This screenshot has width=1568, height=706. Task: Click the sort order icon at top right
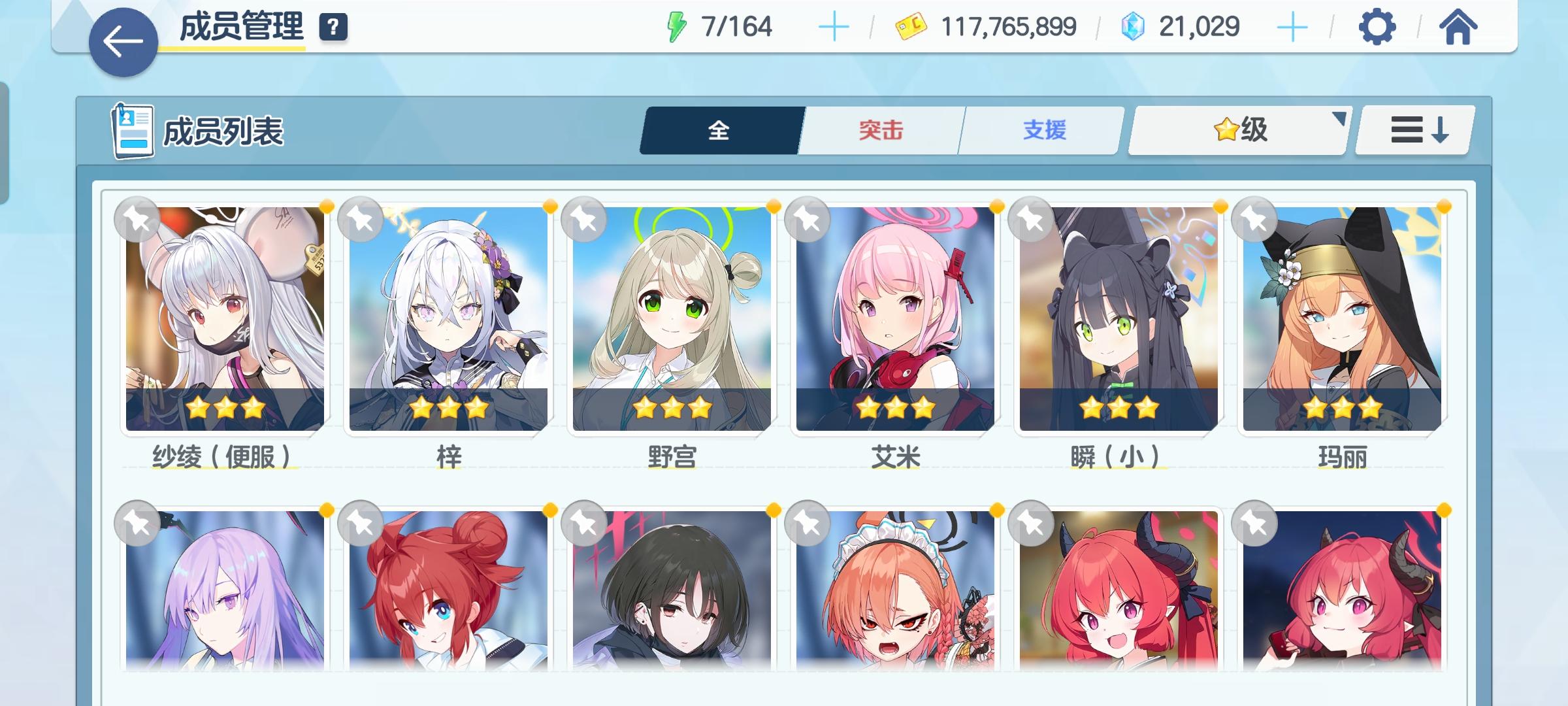coord(1413,129)
